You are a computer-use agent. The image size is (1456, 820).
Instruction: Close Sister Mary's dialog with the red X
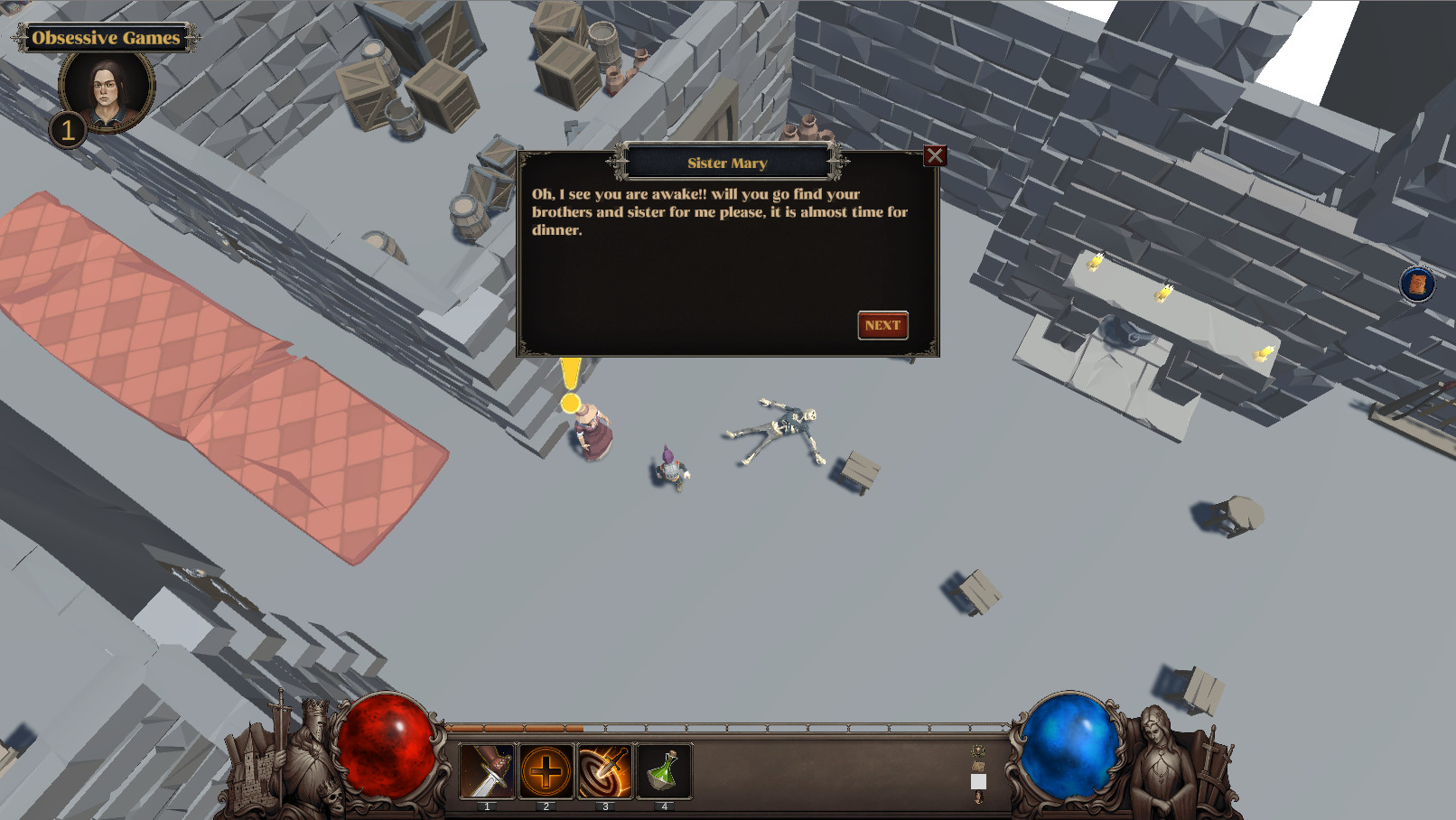pyautogui.click(x=935, y=155)
